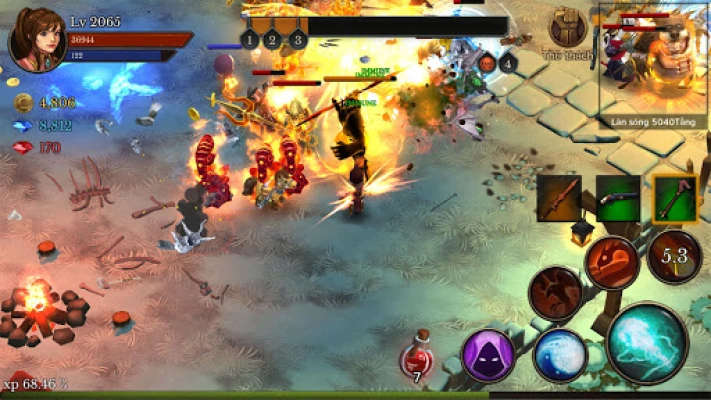
Task: Select the red sword weapon slot
Action: click(x=558, y=198)
